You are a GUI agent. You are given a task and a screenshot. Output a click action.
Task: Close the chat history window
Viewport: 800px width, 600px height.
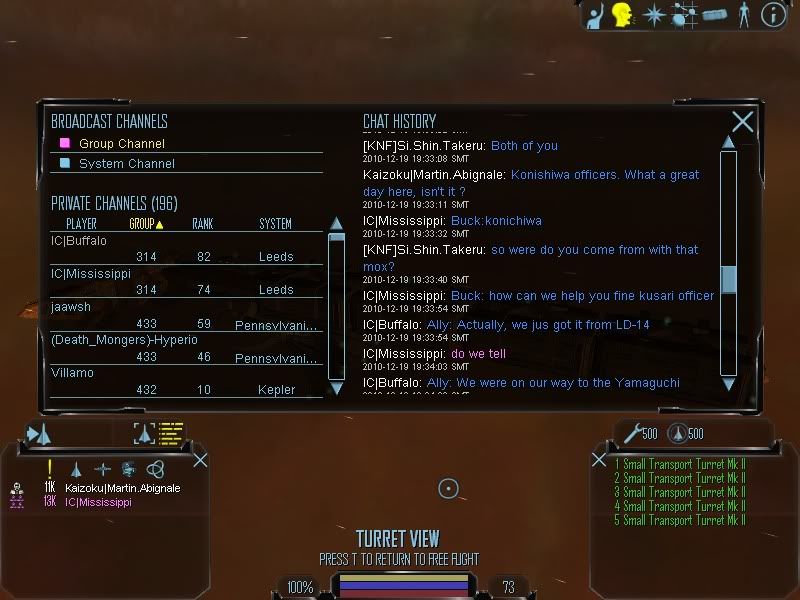click(x=742, y=122)
